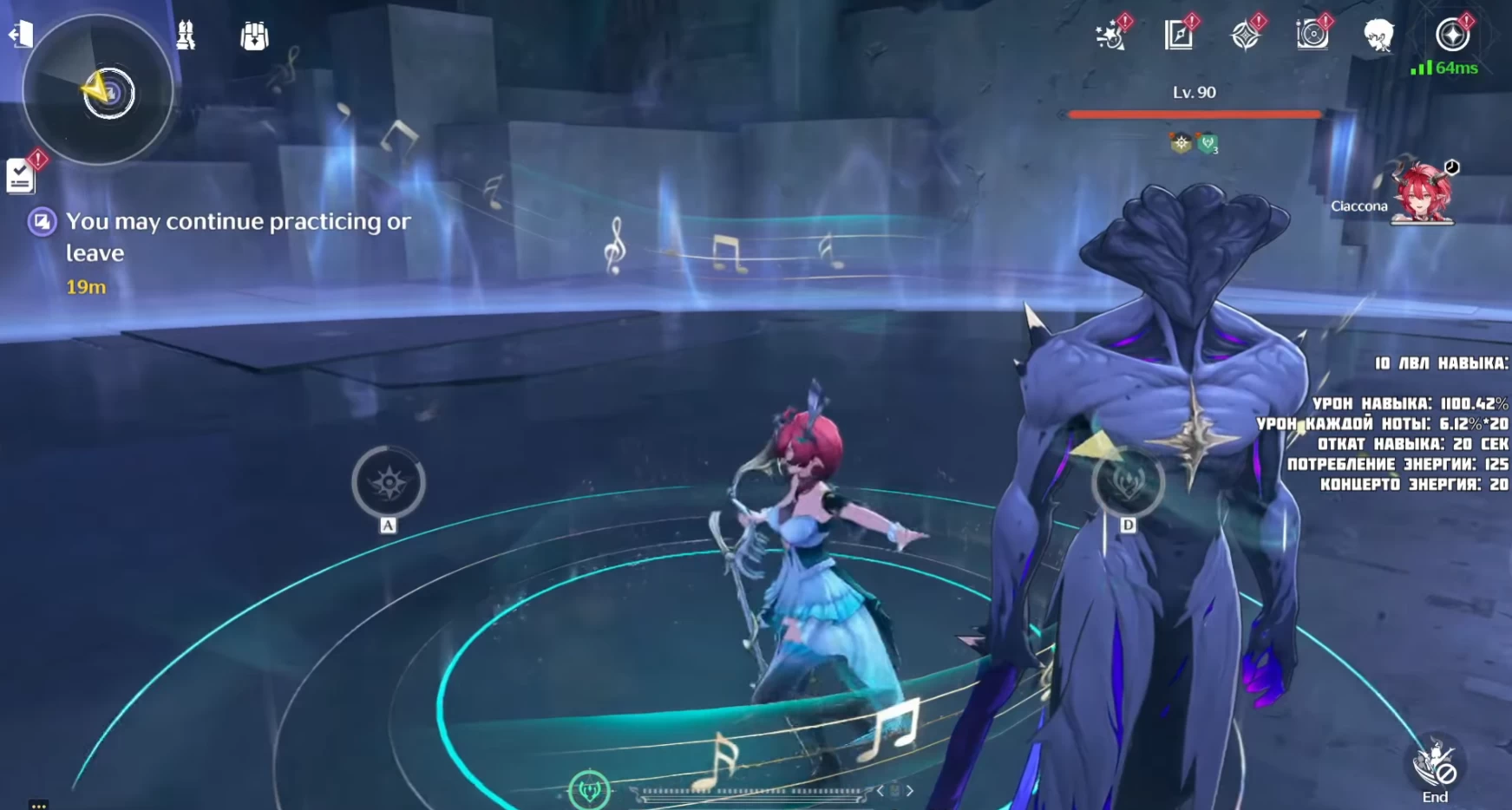Open the backpack inventory
This screenshot has height=810, width=1512.
254,36
